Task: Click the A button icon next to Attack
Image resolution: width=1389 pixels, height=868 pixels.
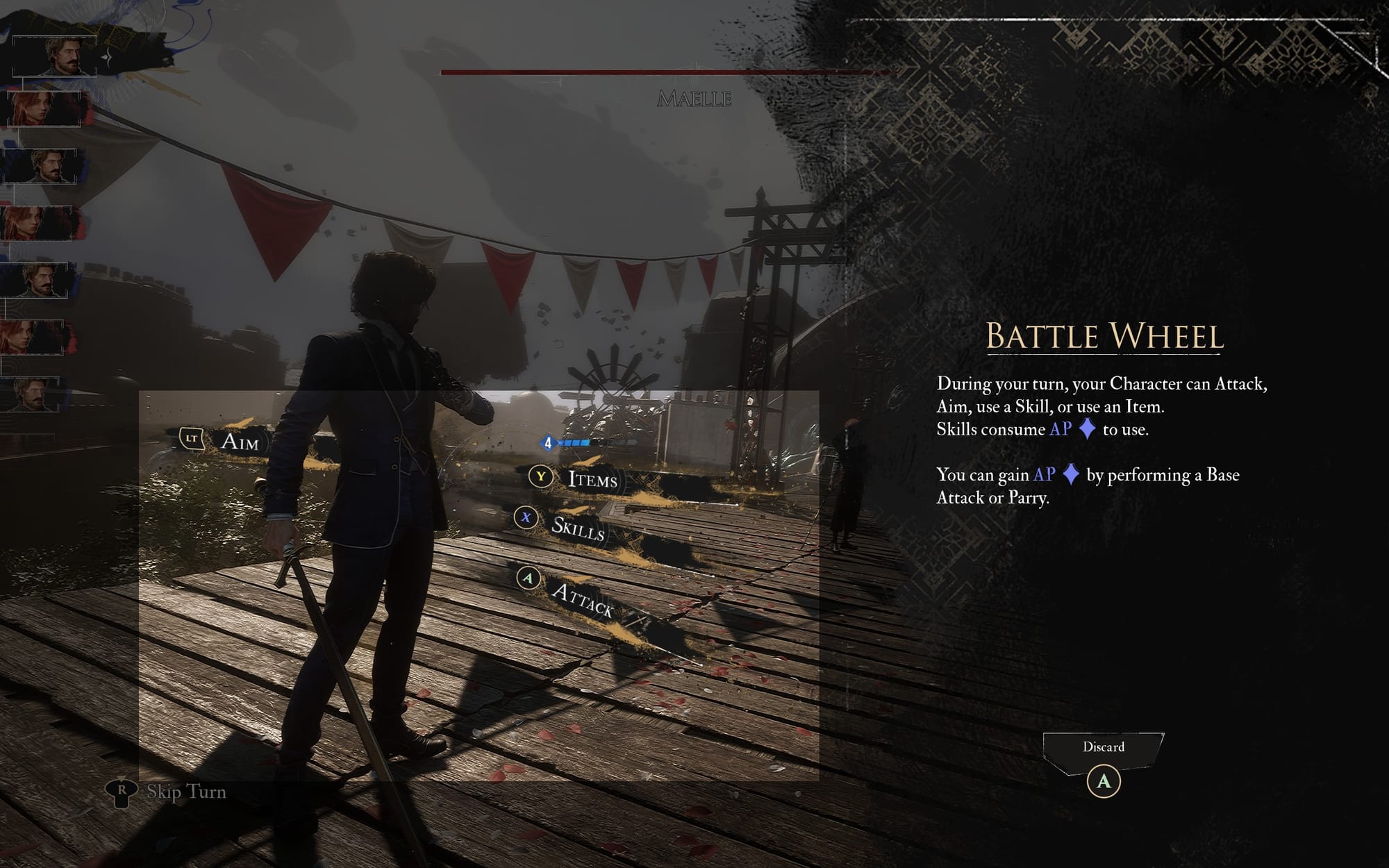Action: coord(529,578)
